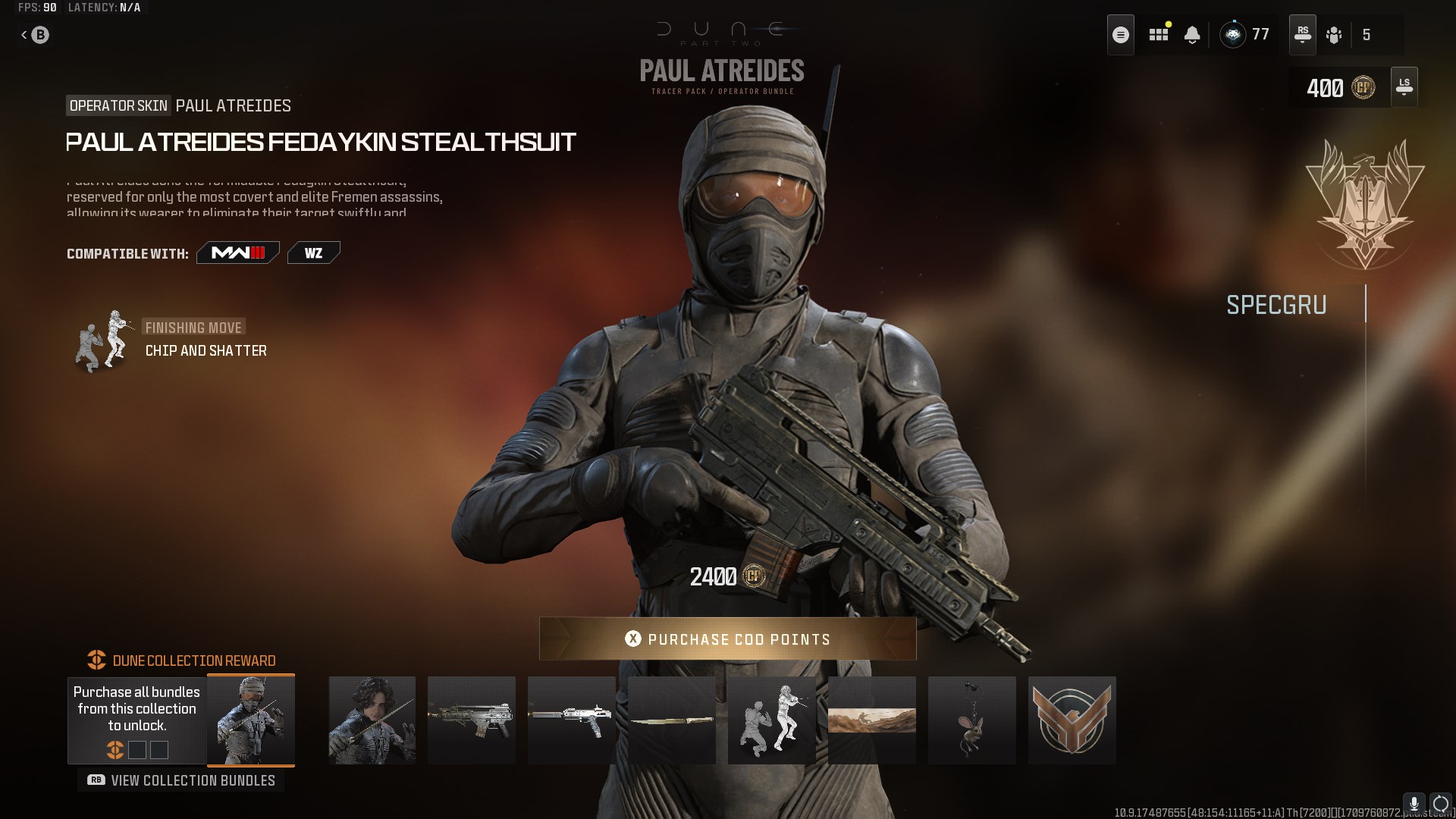
Task: Expand the RS shoulder button dropdown
Action: pos(1303,34)
